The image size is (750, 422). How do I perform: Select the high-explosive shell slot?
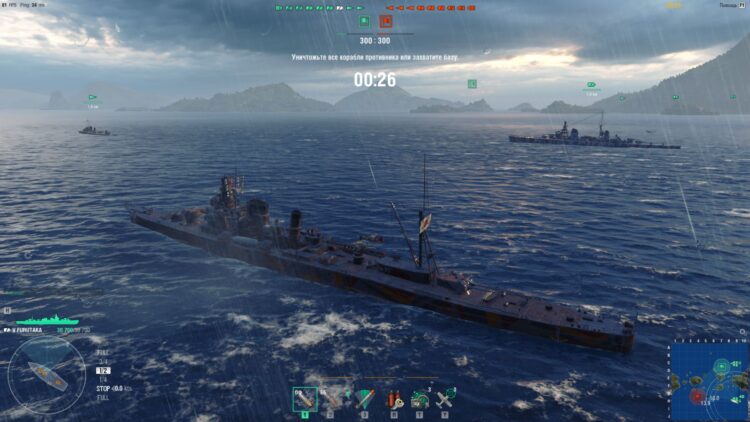(x=305, y=399)
